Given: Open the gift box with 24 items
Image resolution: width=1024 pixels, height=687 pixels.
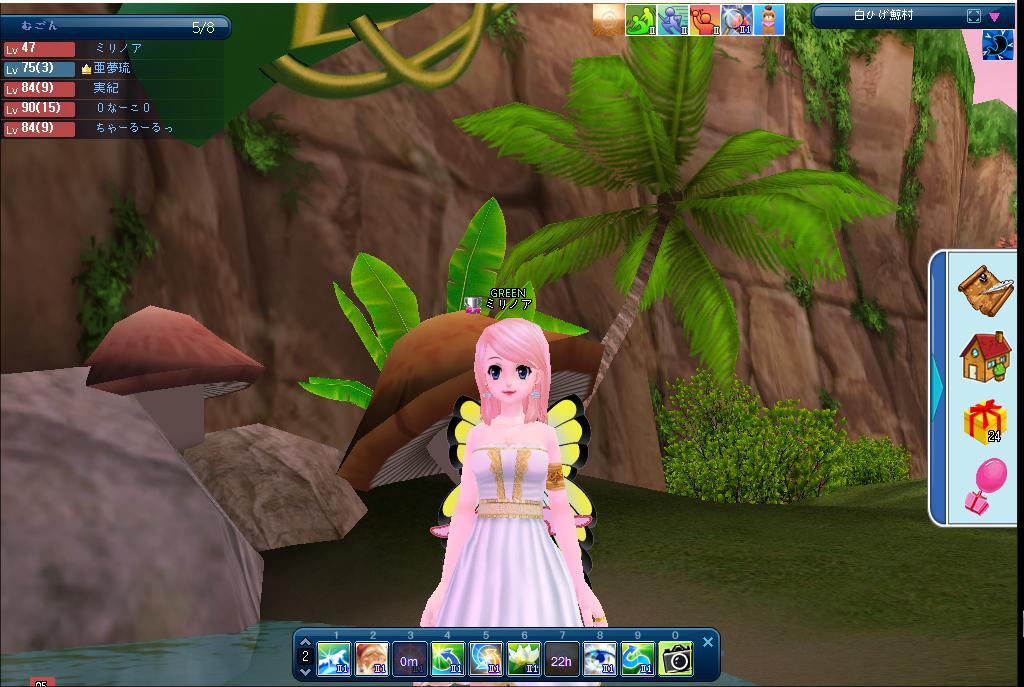Looking at the screenshot, I should [x=985, y=421].
